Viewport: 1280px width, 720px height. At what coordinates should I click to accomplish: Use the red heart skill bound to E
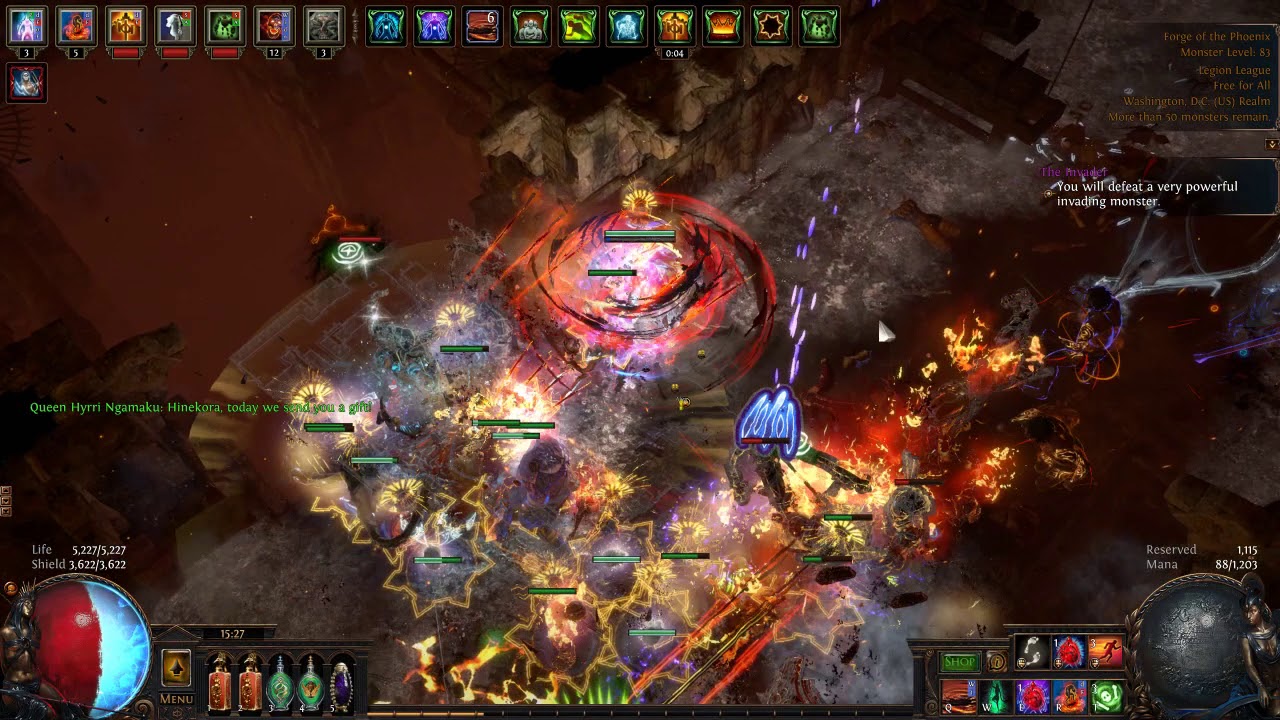[1032, 695]
